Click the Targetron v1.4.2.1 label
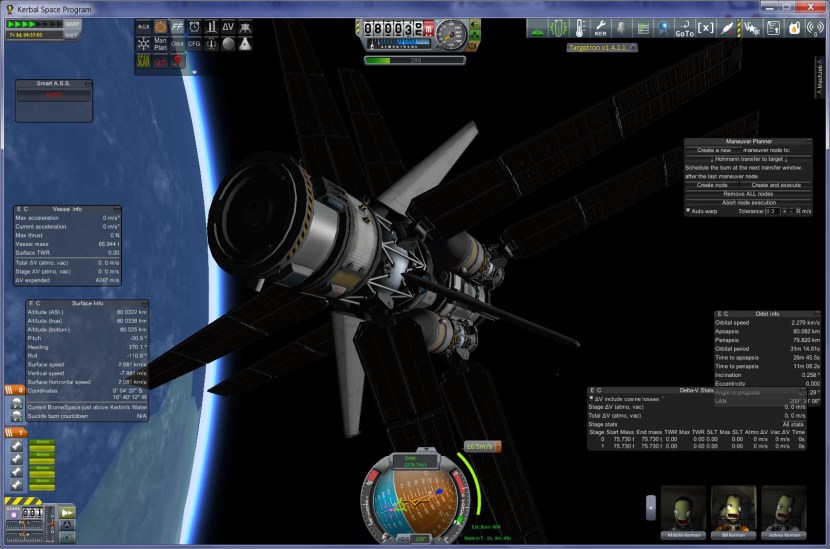 tap(599, 47)
